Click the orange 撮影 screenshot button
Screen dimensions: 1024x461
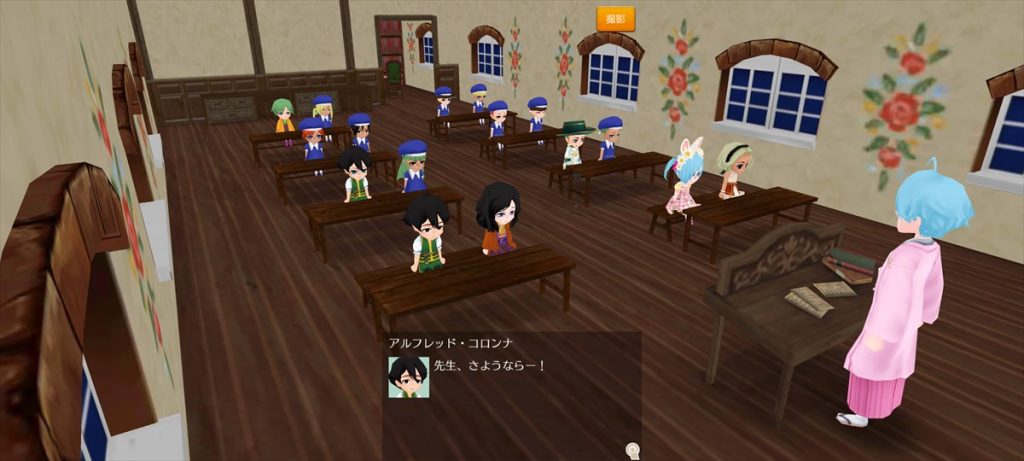click(x=615, y=18)
